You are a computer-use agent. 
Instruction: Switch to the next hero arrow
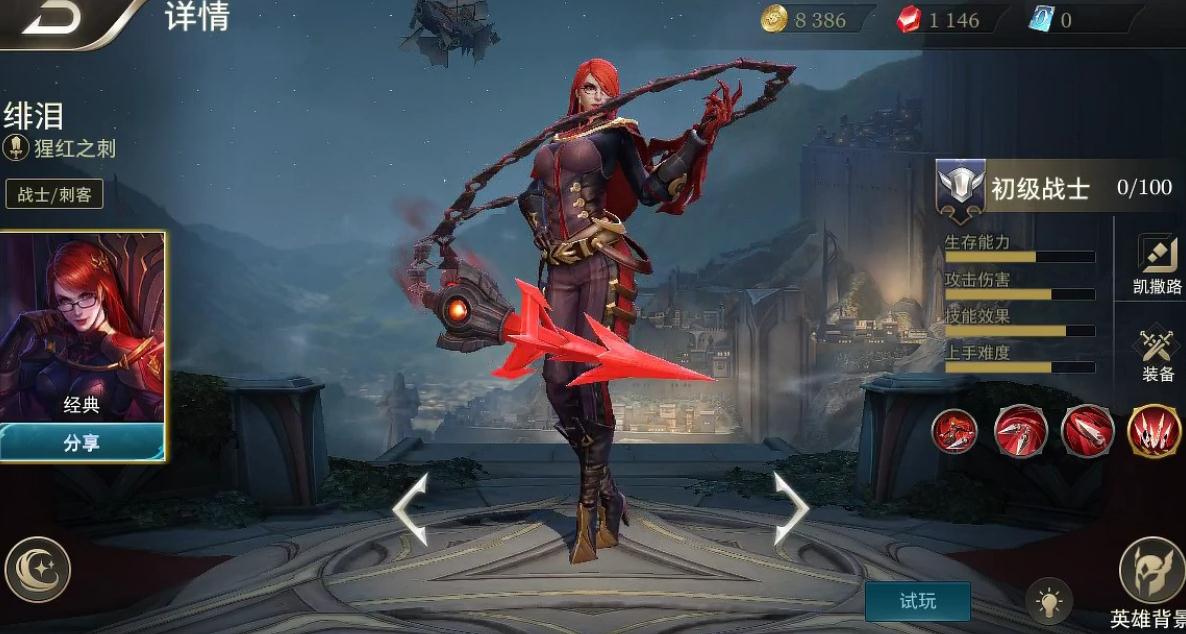coord(790,509)
